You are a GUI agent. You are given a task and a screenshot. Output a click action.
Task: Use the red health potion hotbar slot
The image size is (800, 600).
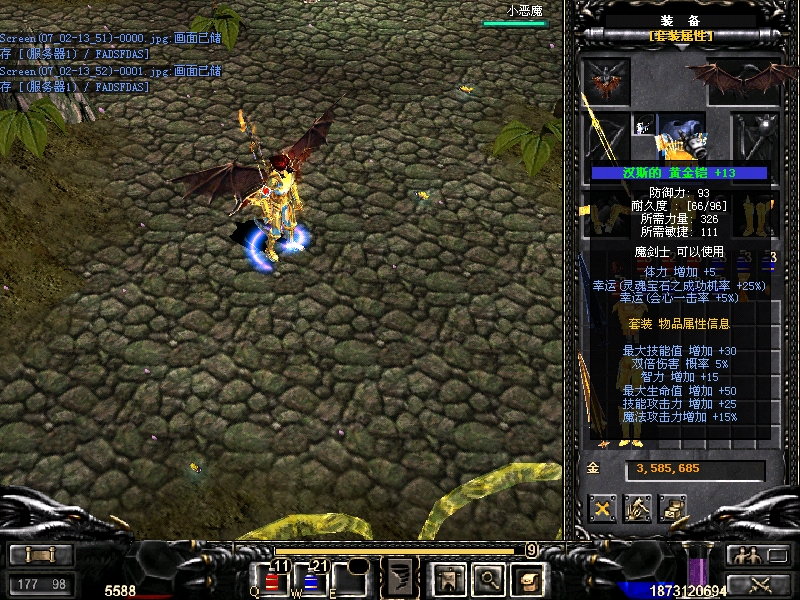(x=273, y=579)
